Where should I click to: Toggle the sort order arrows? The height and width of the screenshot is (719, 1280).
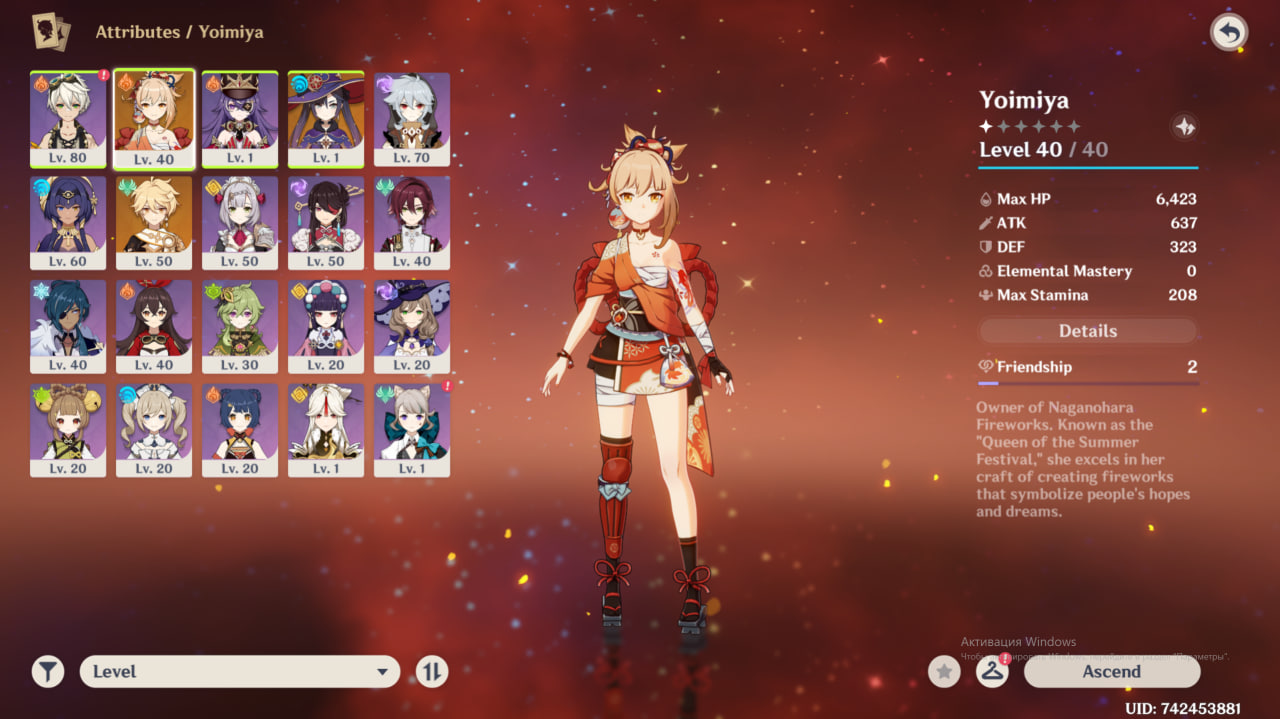432,672
